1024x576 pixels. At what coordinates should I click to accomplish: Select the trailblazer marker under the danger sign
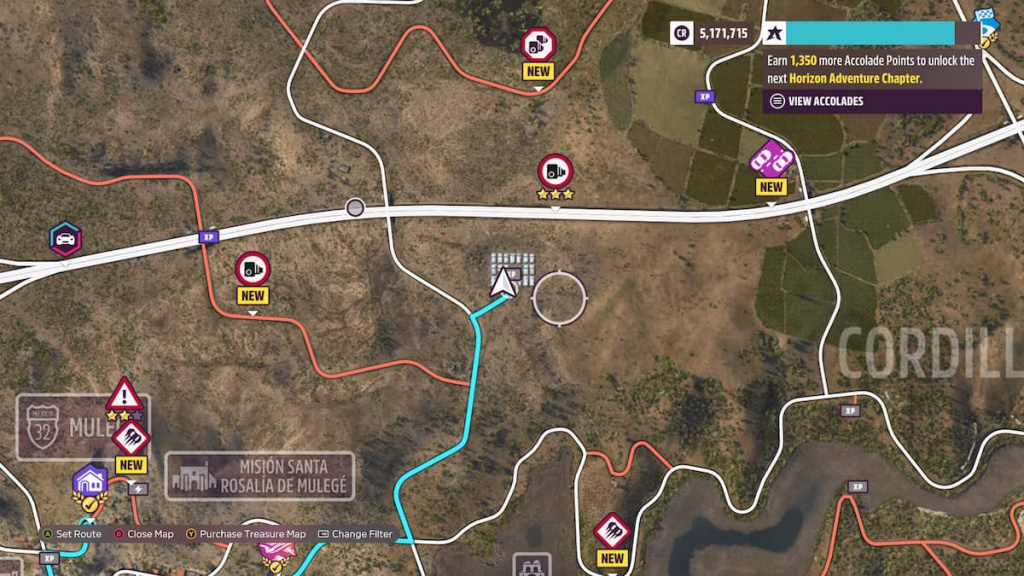point(131,438)
